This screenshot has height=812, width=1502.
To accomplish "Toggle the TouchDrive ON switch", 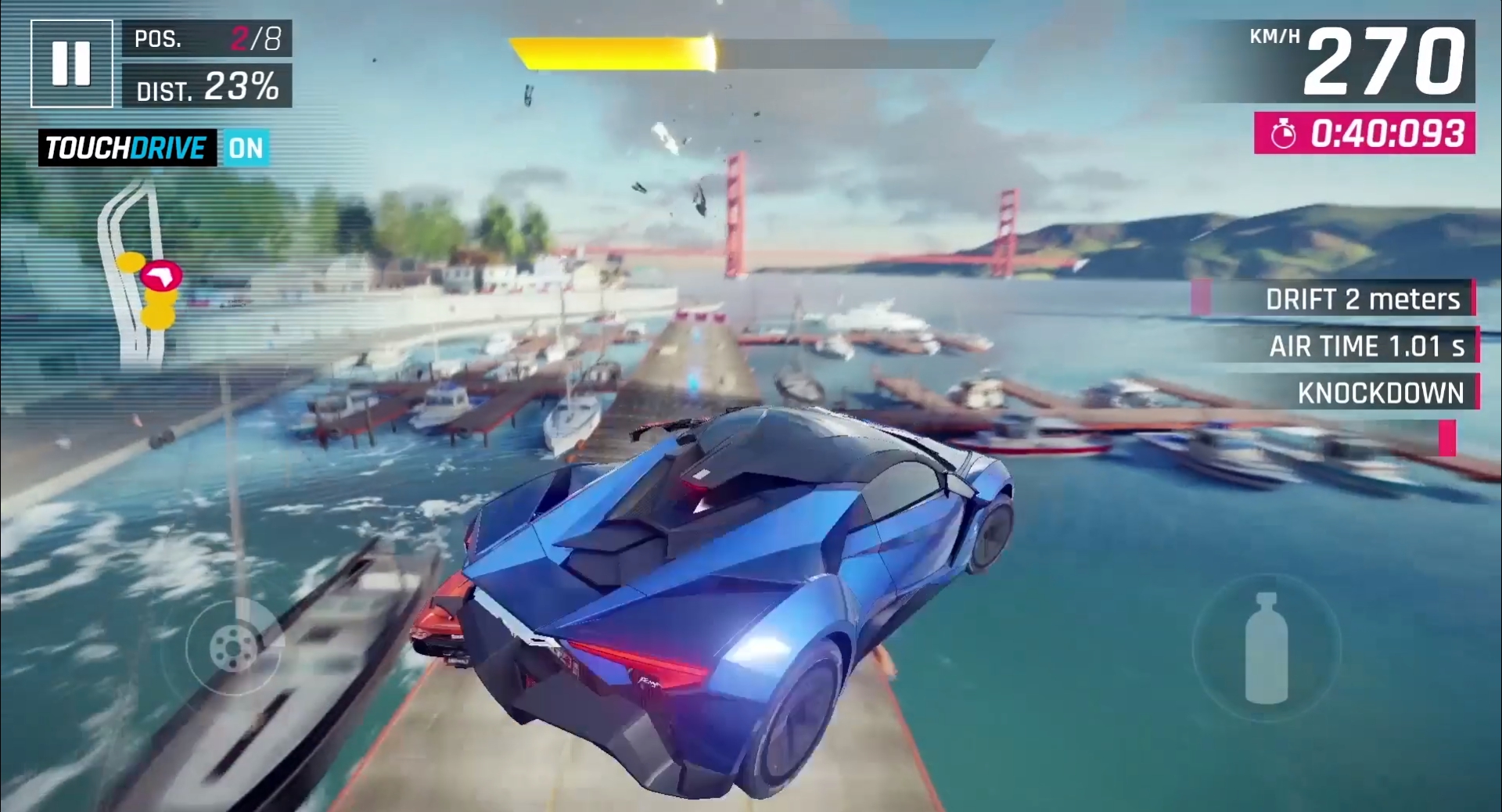I will point(246,148).
